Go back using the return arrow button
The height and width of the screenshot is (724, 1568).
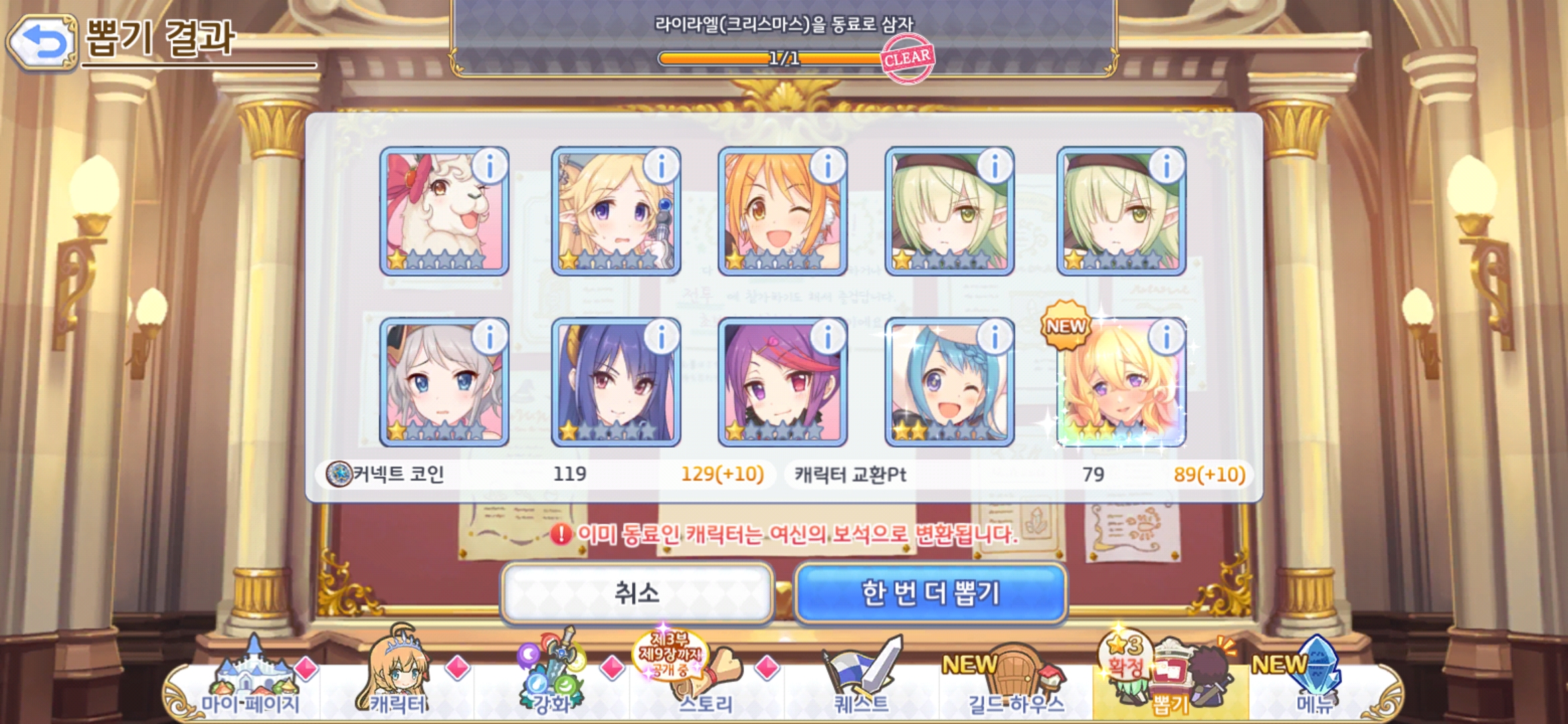coord(42,43)
